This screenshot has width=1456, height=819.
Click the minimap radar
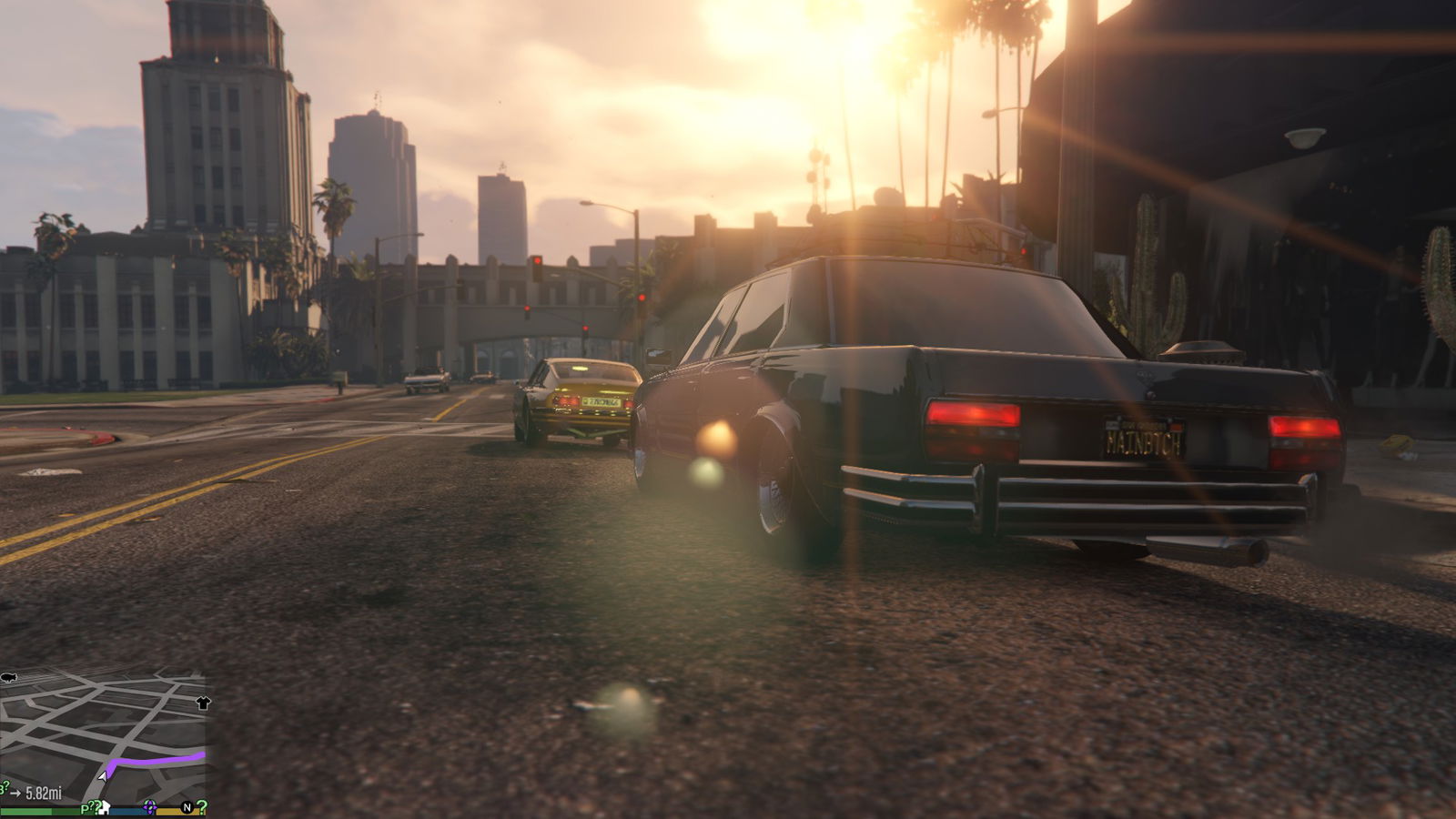(x=102, y=737)
